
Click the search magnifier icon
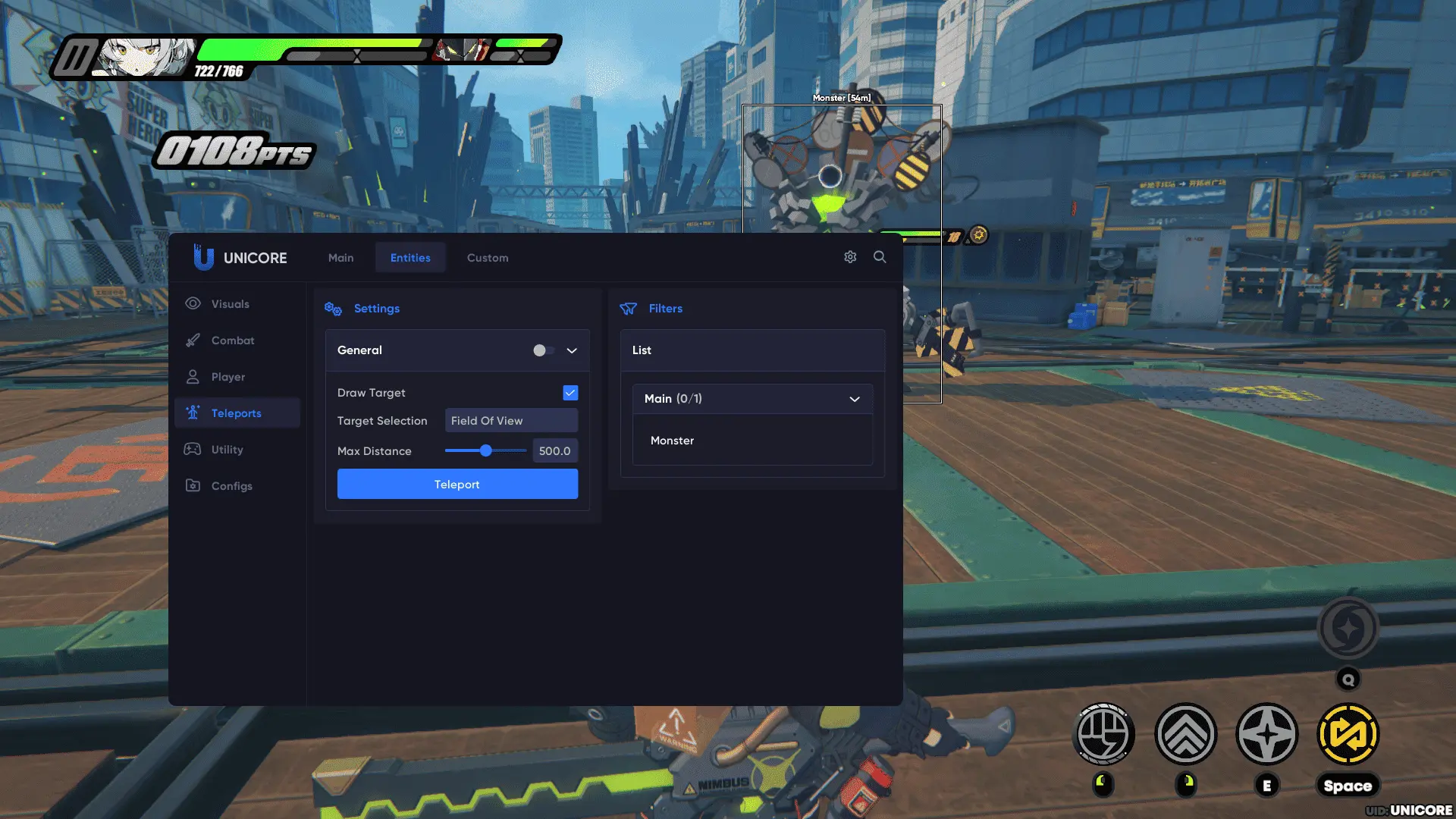tap(880, 257)
